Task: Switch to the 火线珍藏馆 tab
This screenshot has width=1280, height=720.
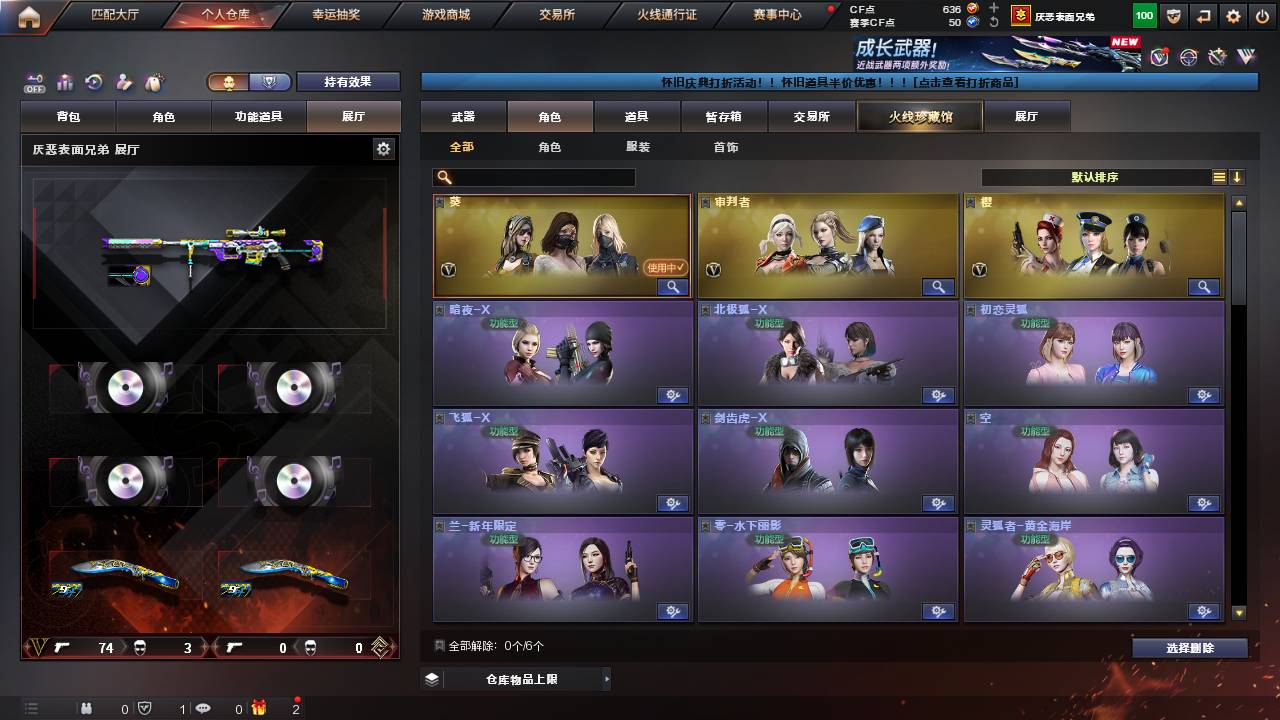Action: (918, 116)
